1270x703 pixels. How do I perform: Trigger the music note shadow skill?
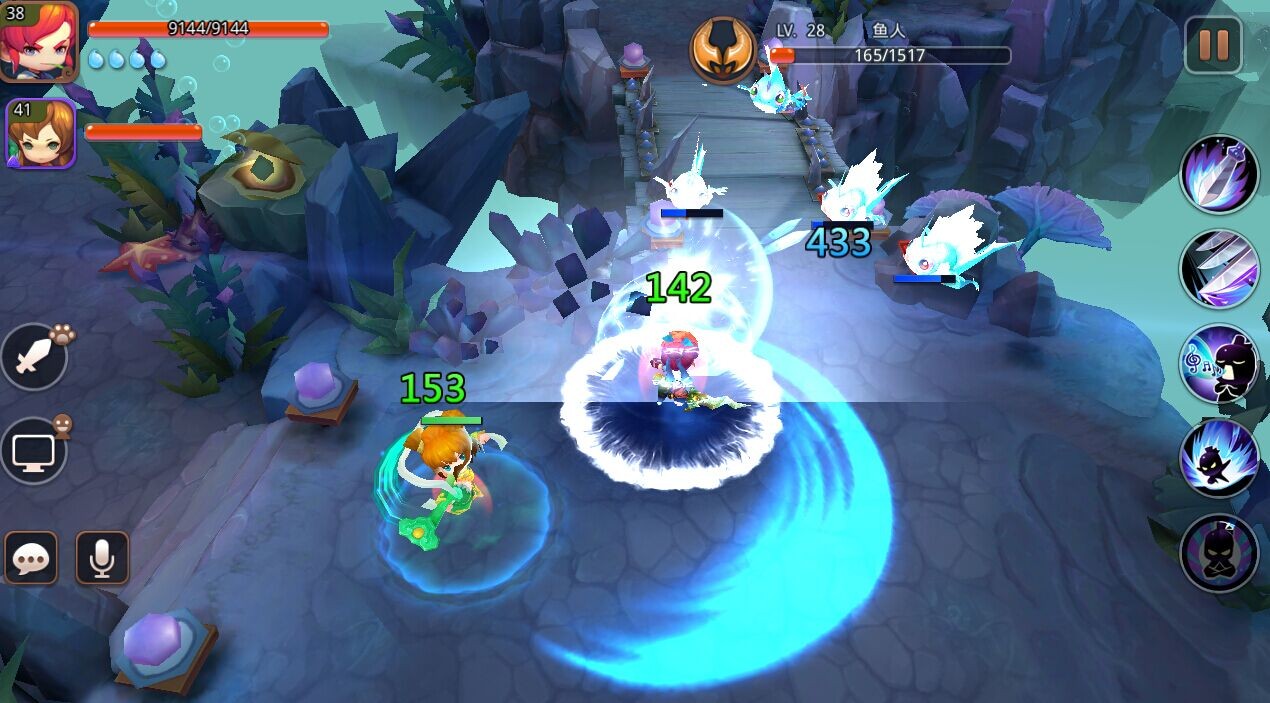point(1218,363)
